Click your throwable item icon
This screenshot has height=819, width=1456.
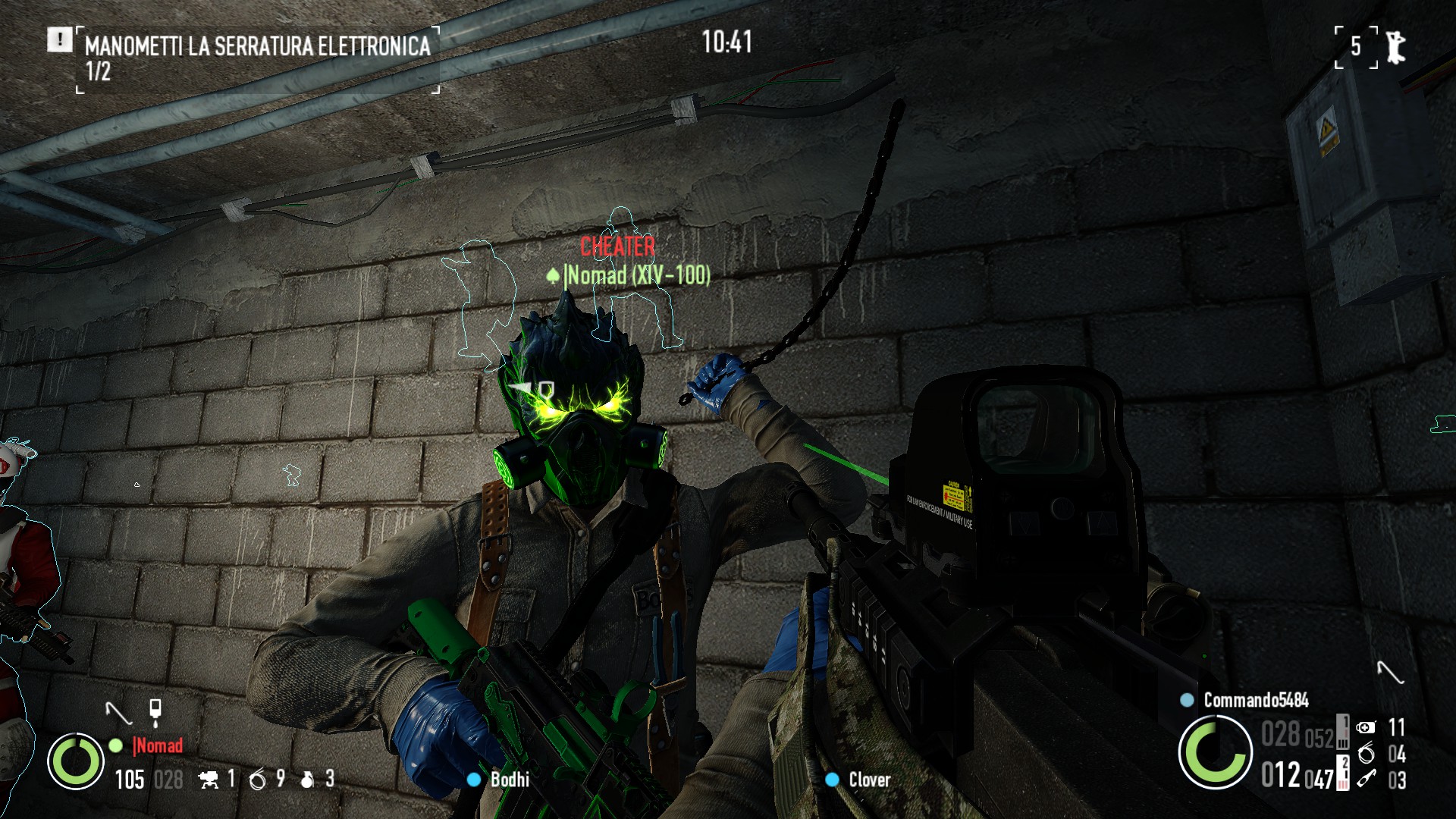pos(1366,779)
